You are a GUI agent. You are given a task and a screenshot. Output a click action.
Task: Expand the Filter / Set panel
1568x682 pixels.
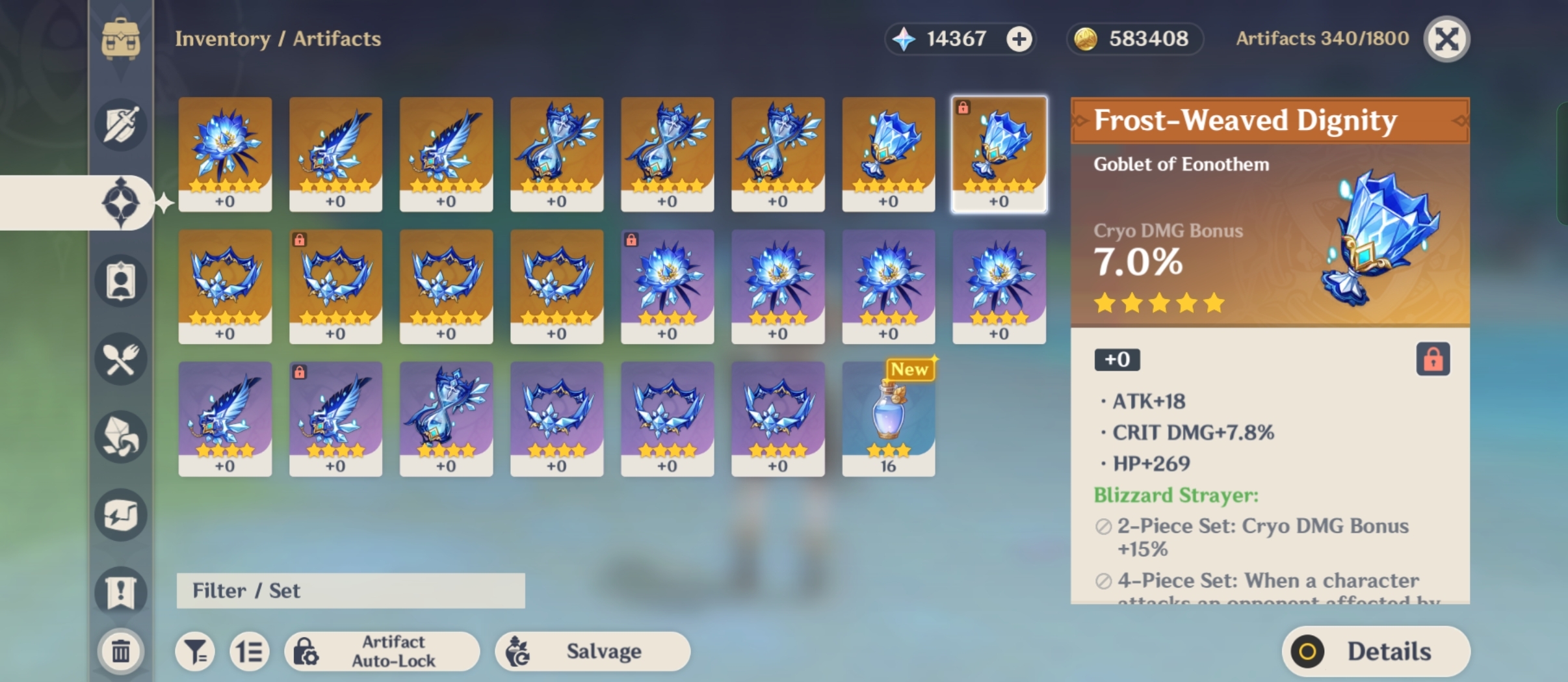(350, 590)
